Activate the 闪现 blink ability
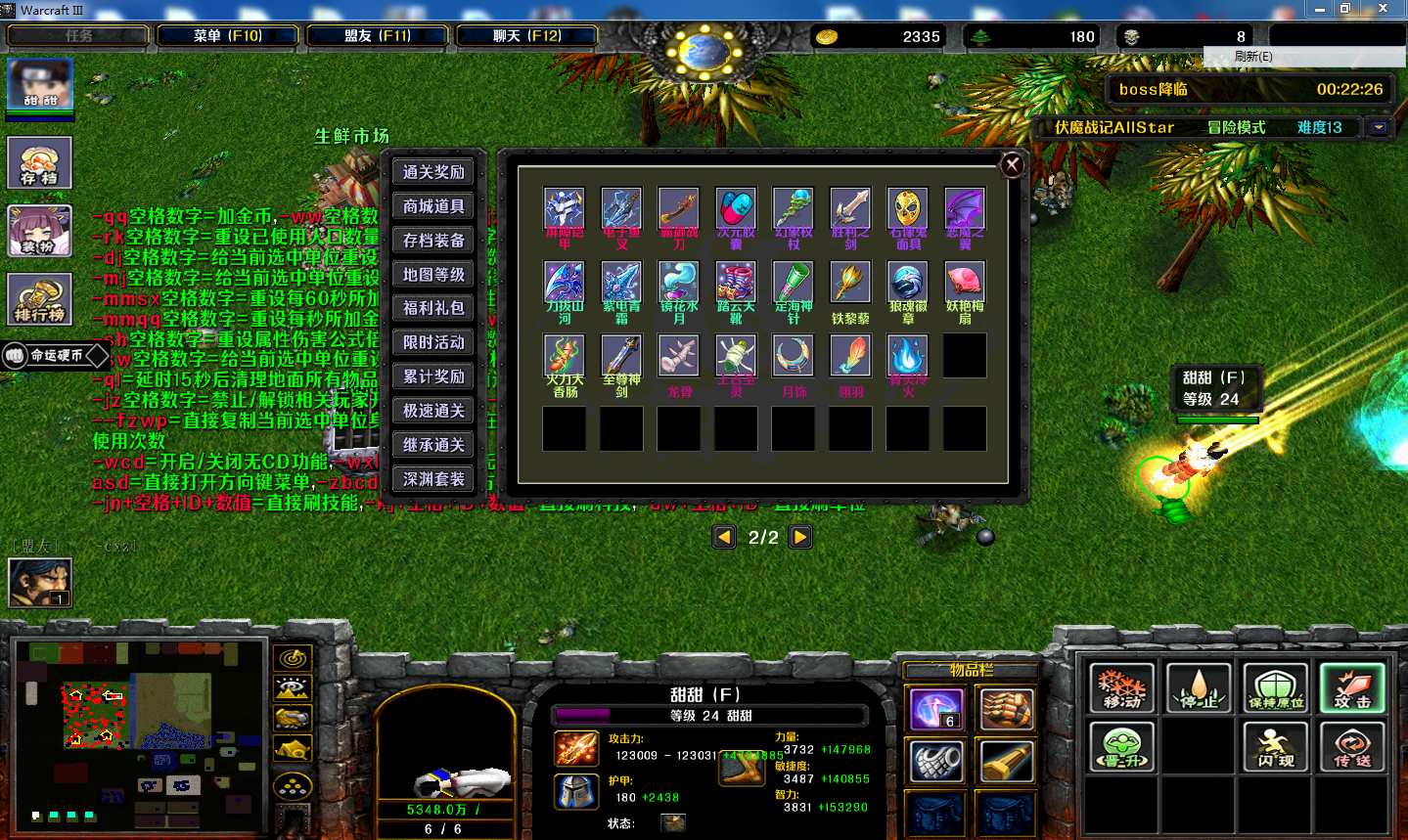The width and height of the screenshot is (1408, 840). click(1275, 746)
